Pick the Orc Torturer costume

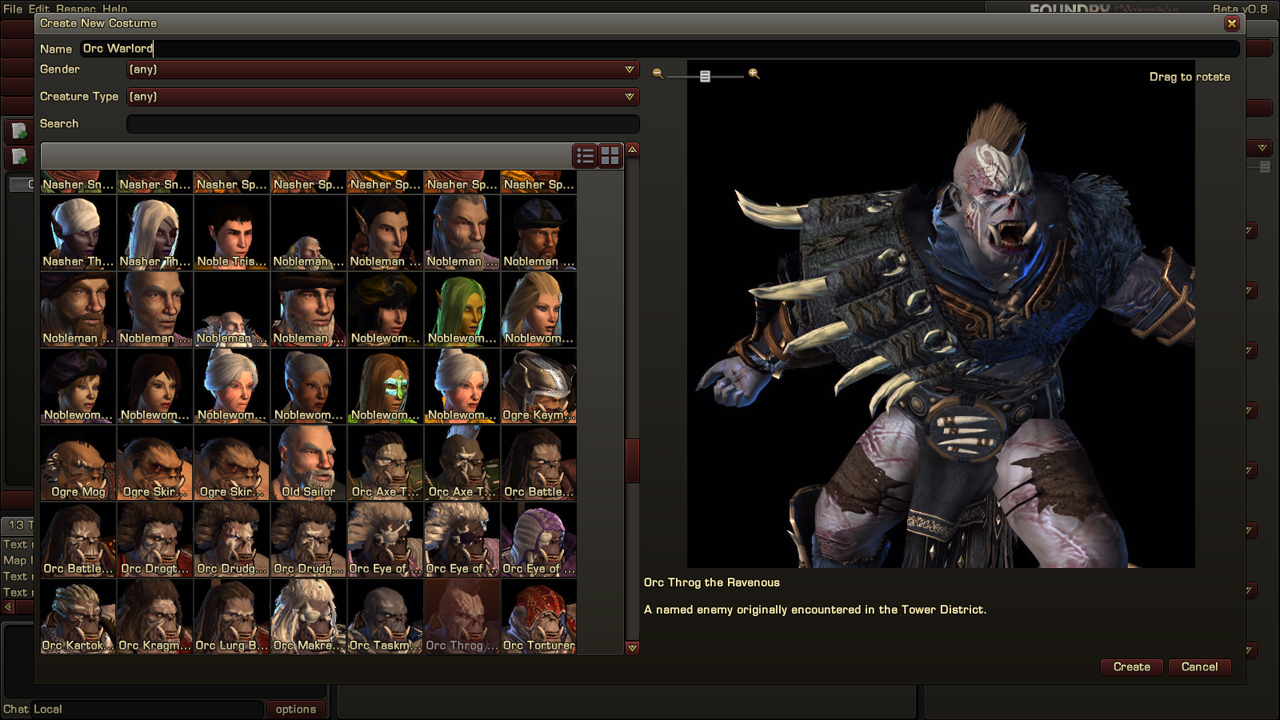click(x=539, y=617)
